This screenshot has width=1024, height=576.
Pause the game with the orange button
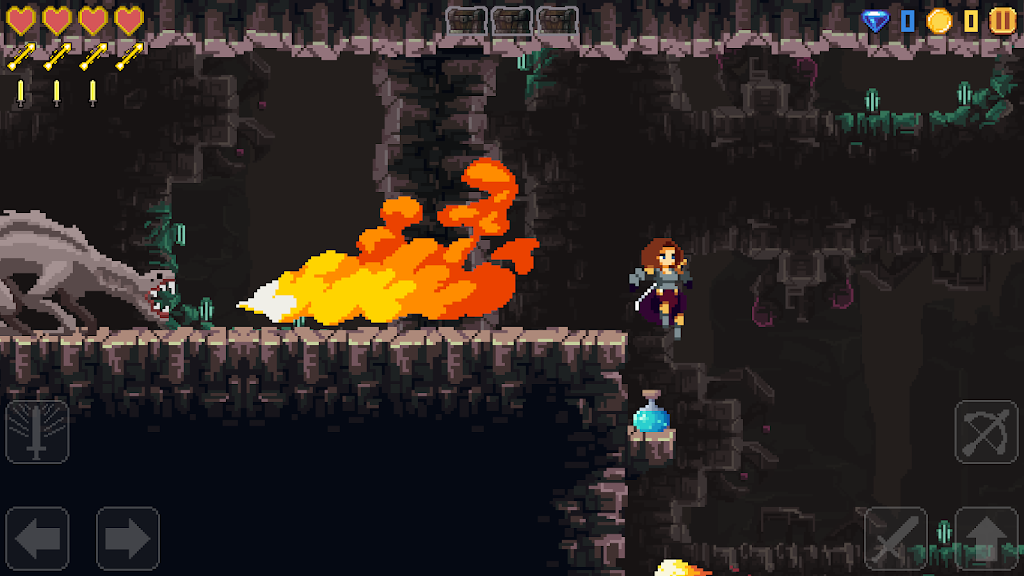pyautogui.click(x=1002, y=21)
